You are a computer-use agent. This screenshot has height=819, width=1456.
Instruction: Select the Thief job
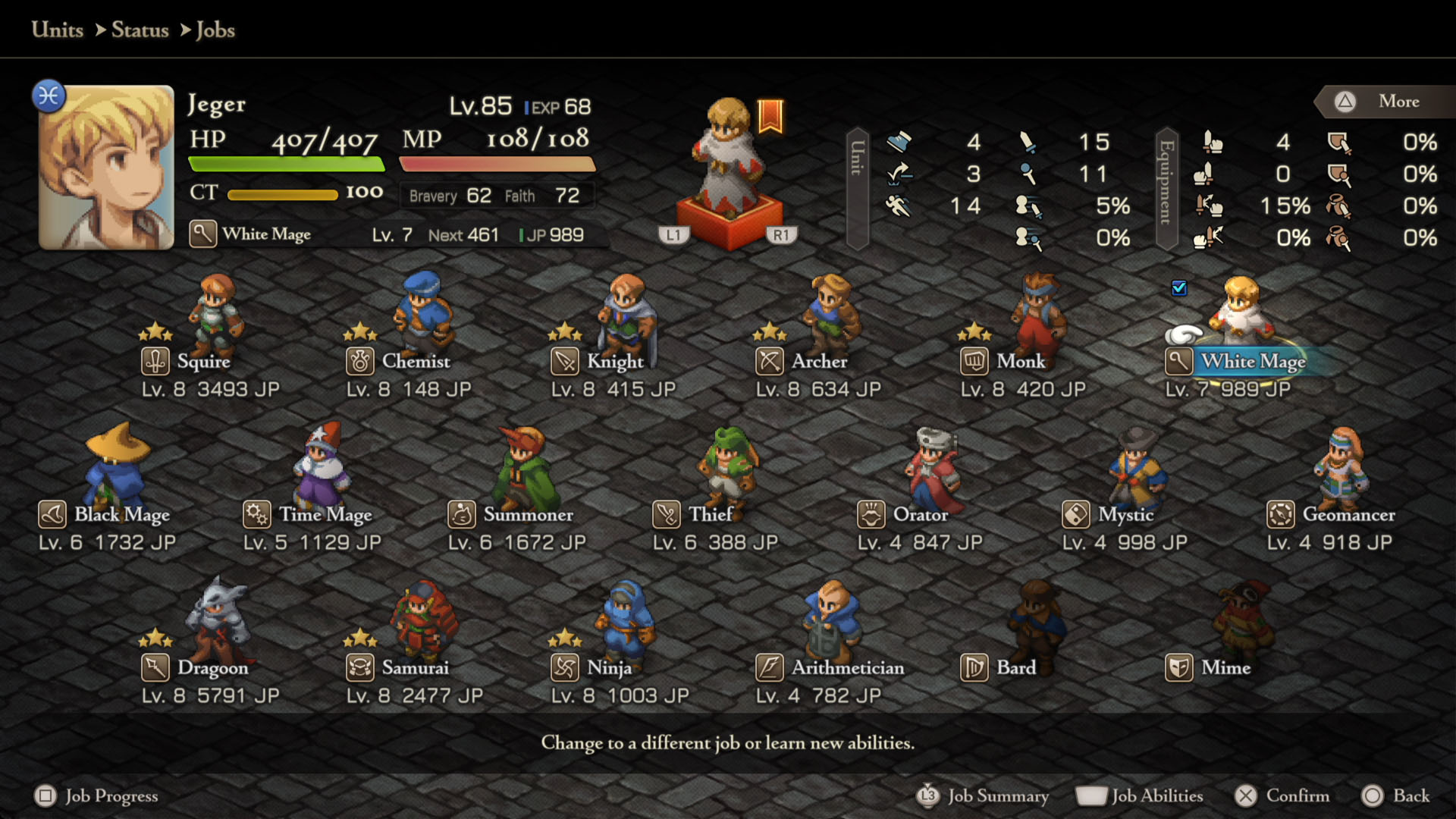click(710, 515)
